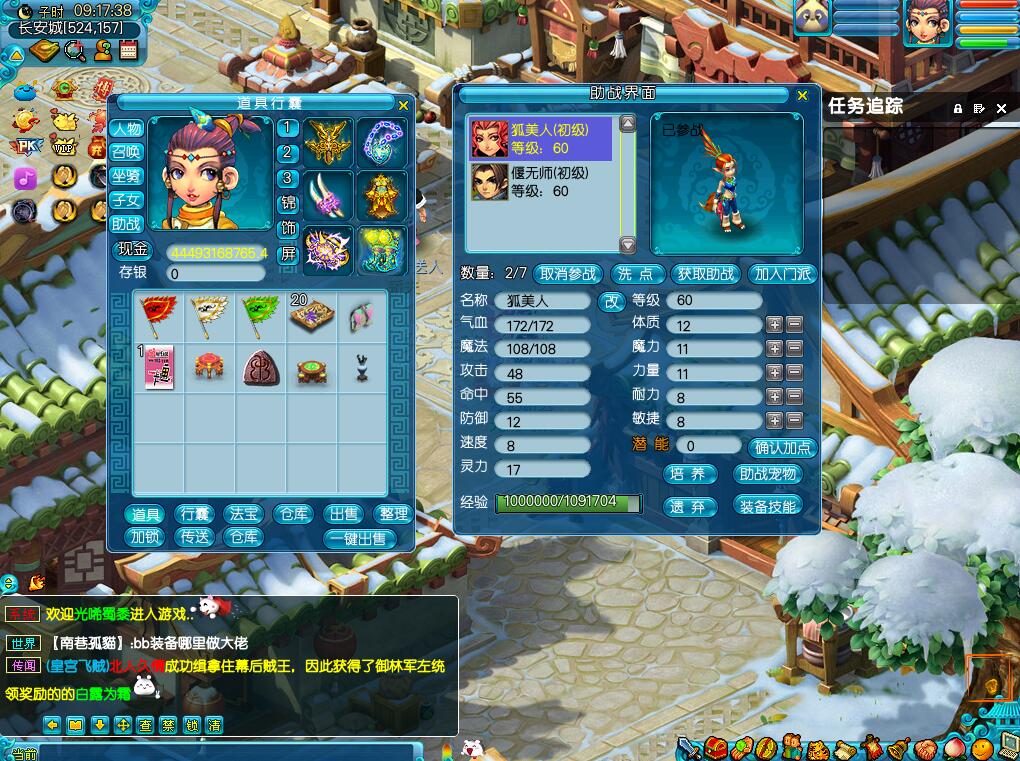The image size is (1020, 761).
Task: Open the 法宝 treasure bag
Action: click(x=244, y=514)
